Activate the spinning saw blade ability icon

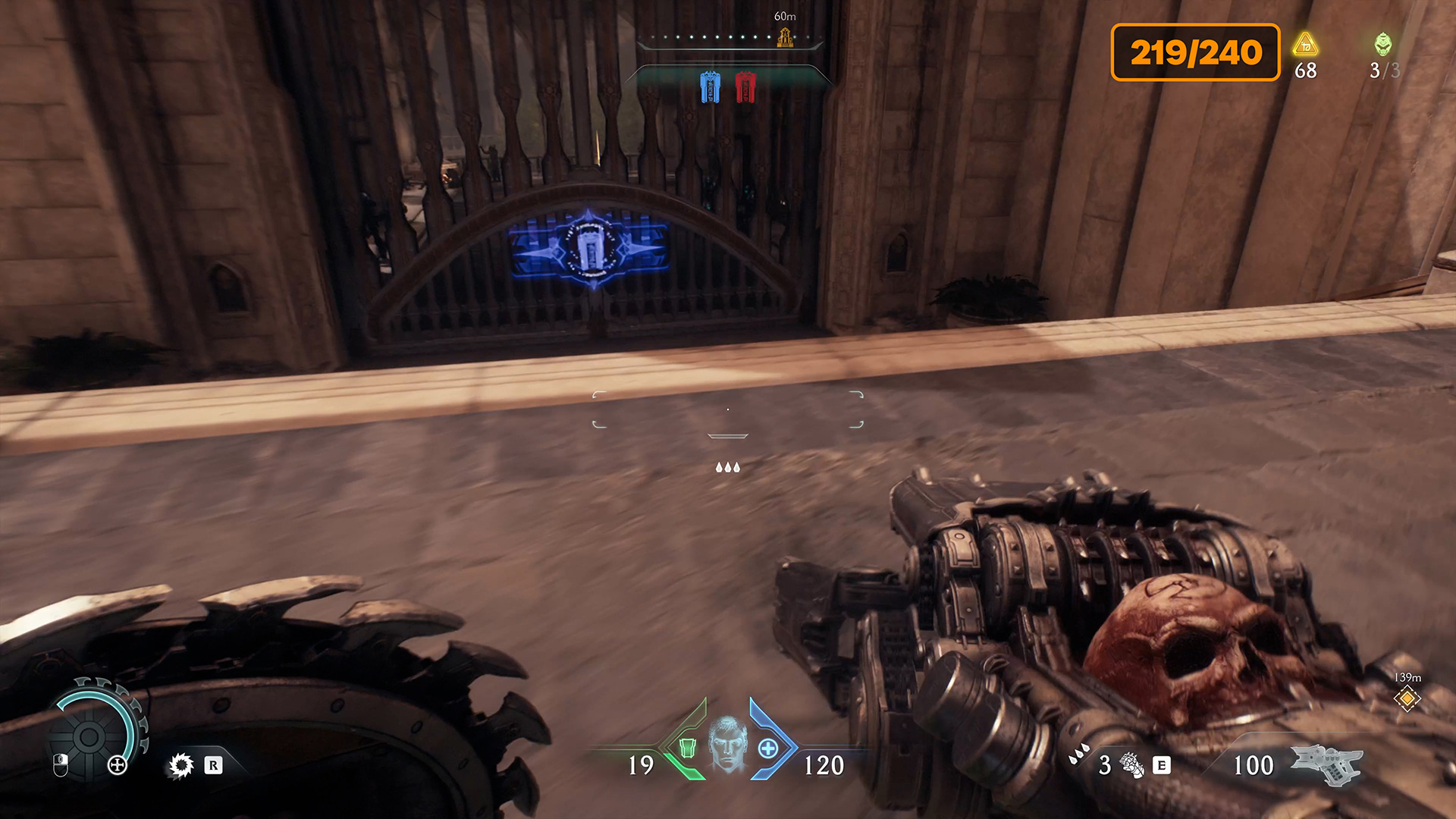181,766
